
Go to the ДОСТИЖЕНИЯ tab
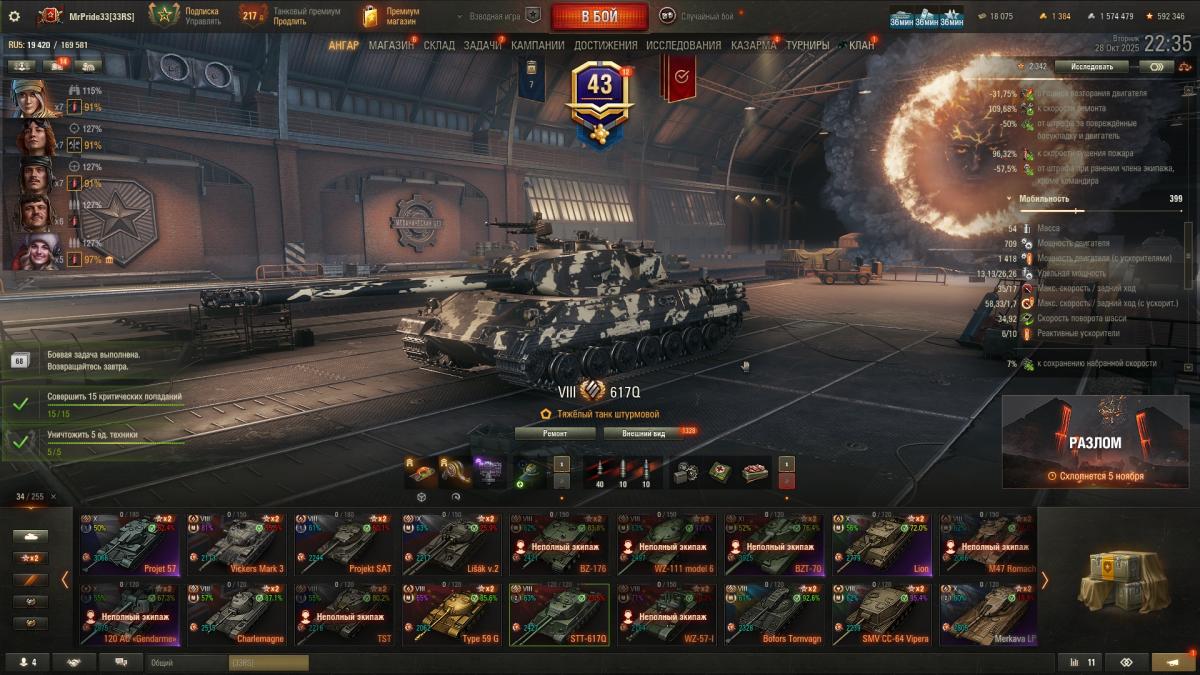coord(605,45)
